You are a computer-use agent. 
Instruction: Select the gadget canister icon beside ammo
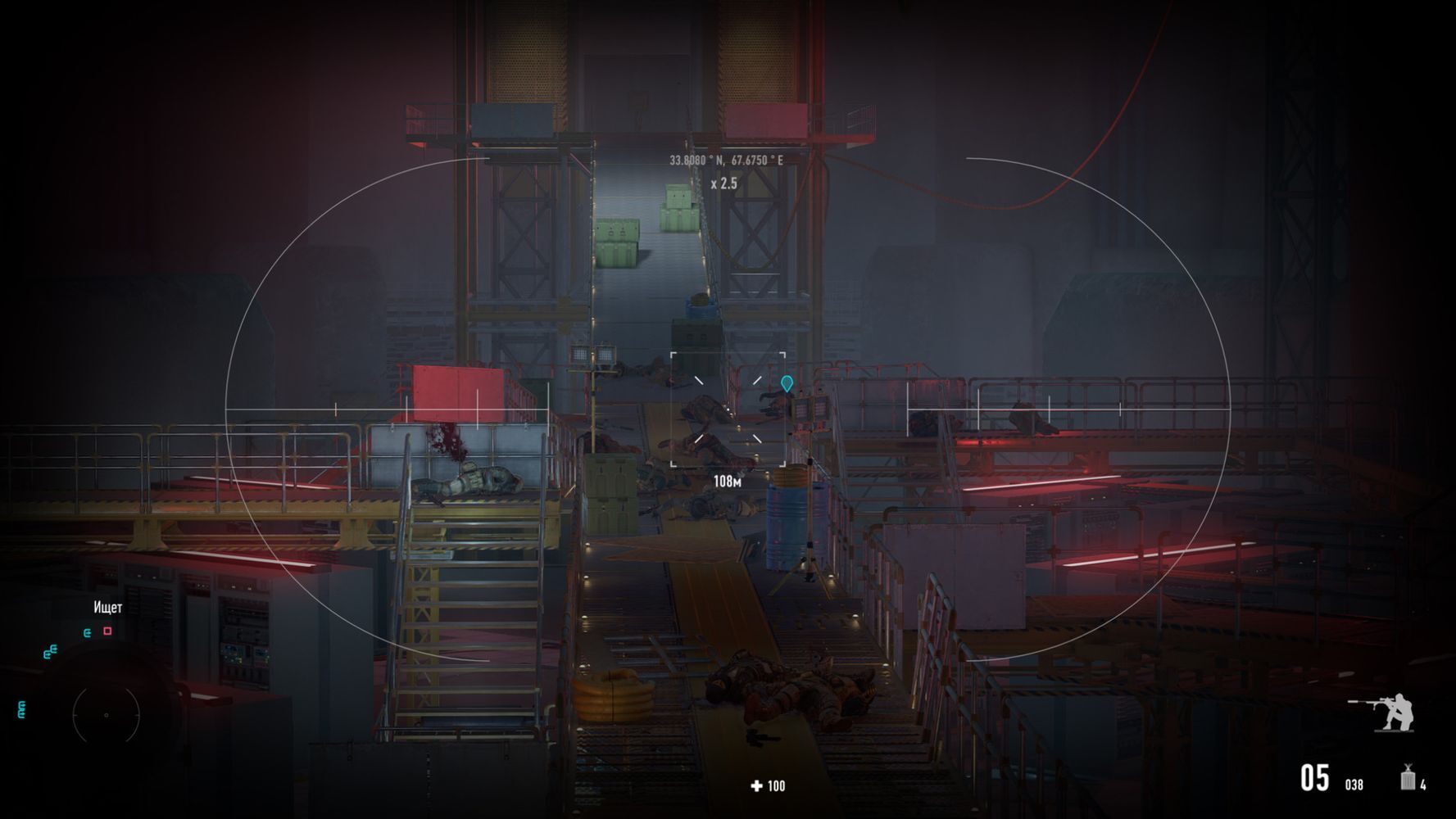point(1408,777)
